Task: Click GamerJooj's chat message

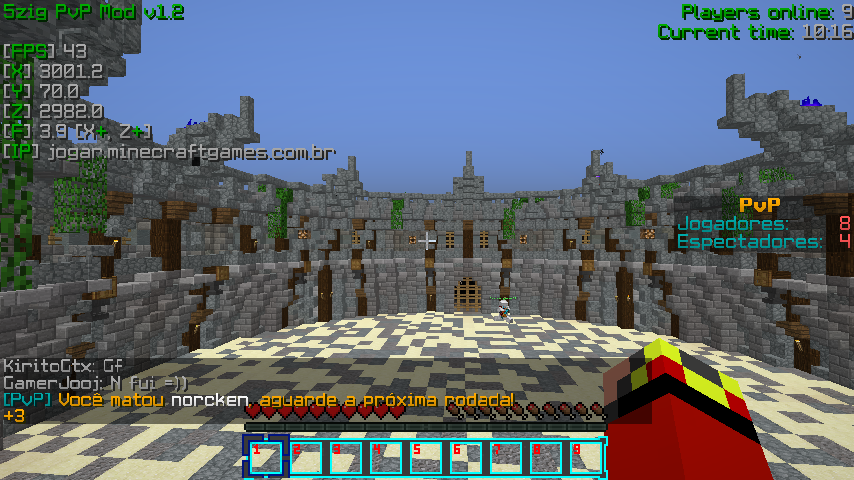Action: (95, 383)
